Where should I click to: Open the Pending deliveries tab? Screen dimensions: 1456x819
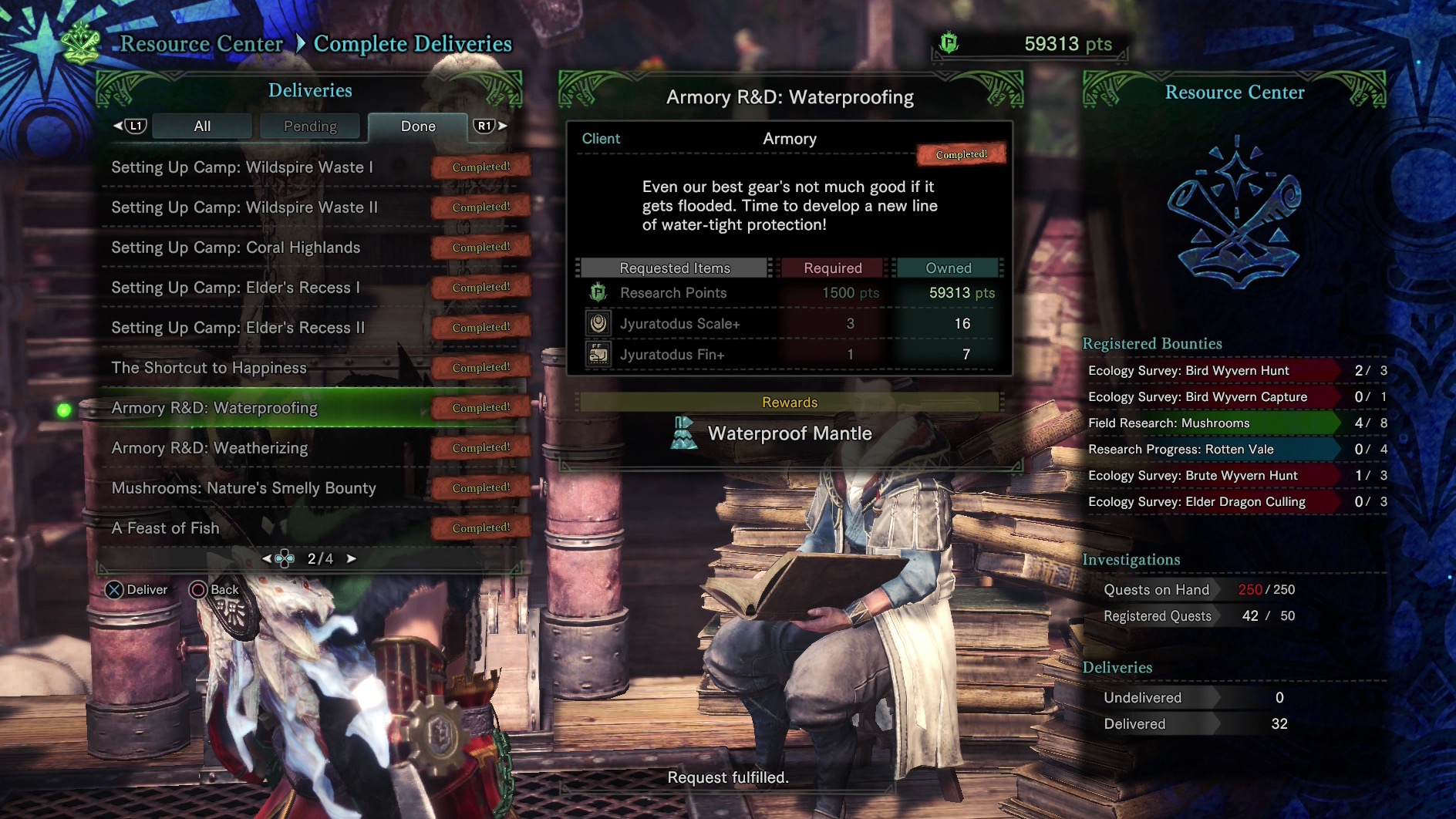click(x=310, y=126)
